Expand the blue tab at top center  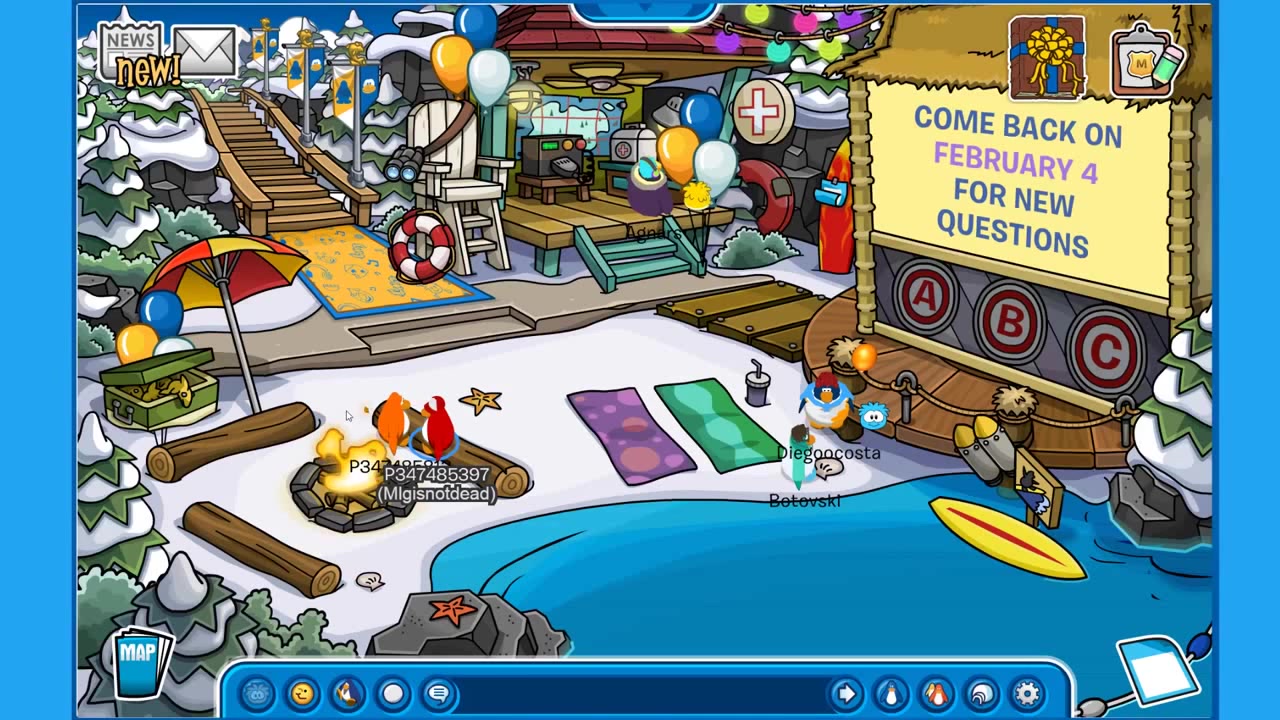[x=645, y=10]
